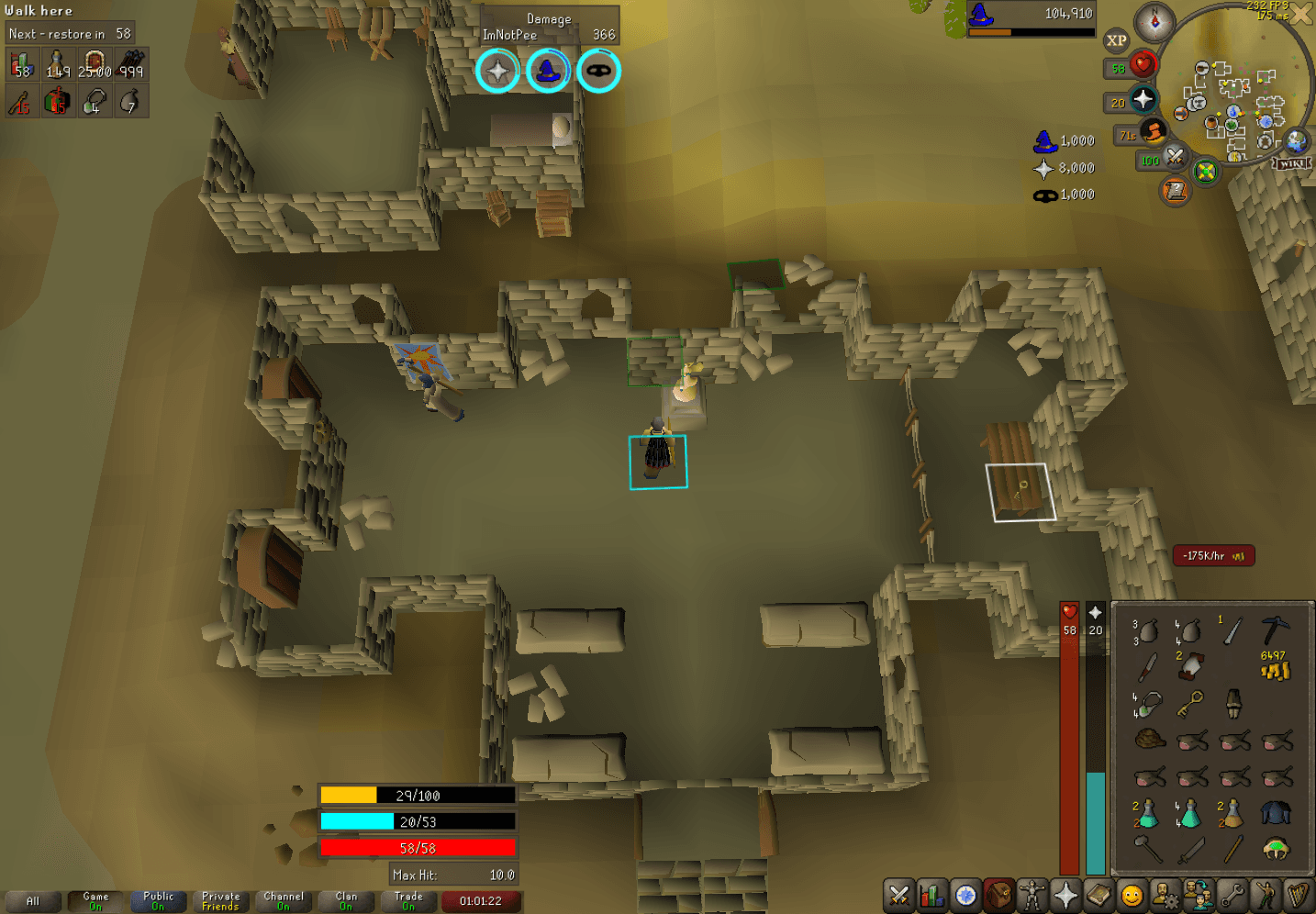1316x914 pixels.
Task: Open the combat options tab
Action: pos(898,895)
